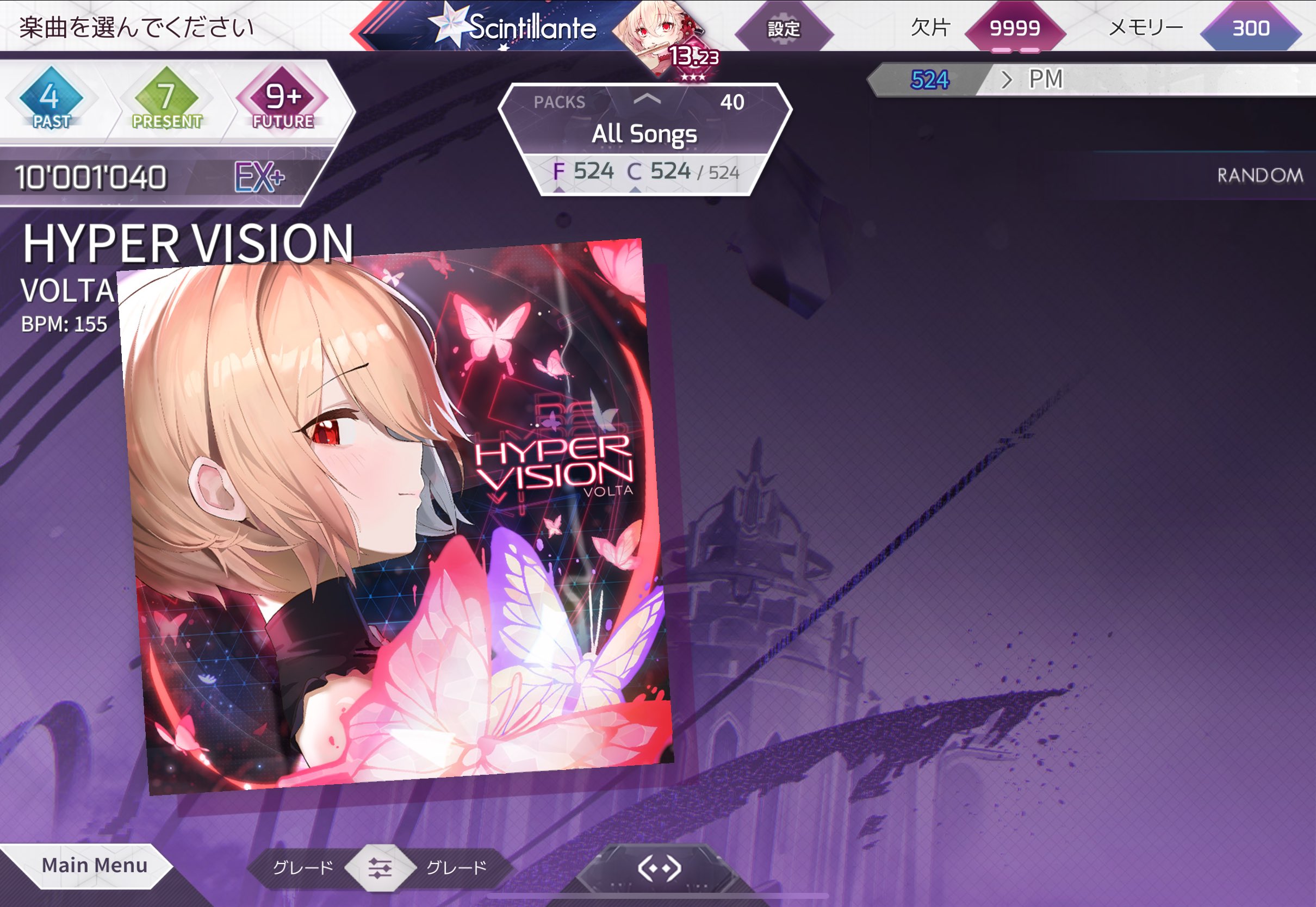Viewport: 1316px width, 907px height.
Task: Click the right グレード sort label
Action: 456,868
